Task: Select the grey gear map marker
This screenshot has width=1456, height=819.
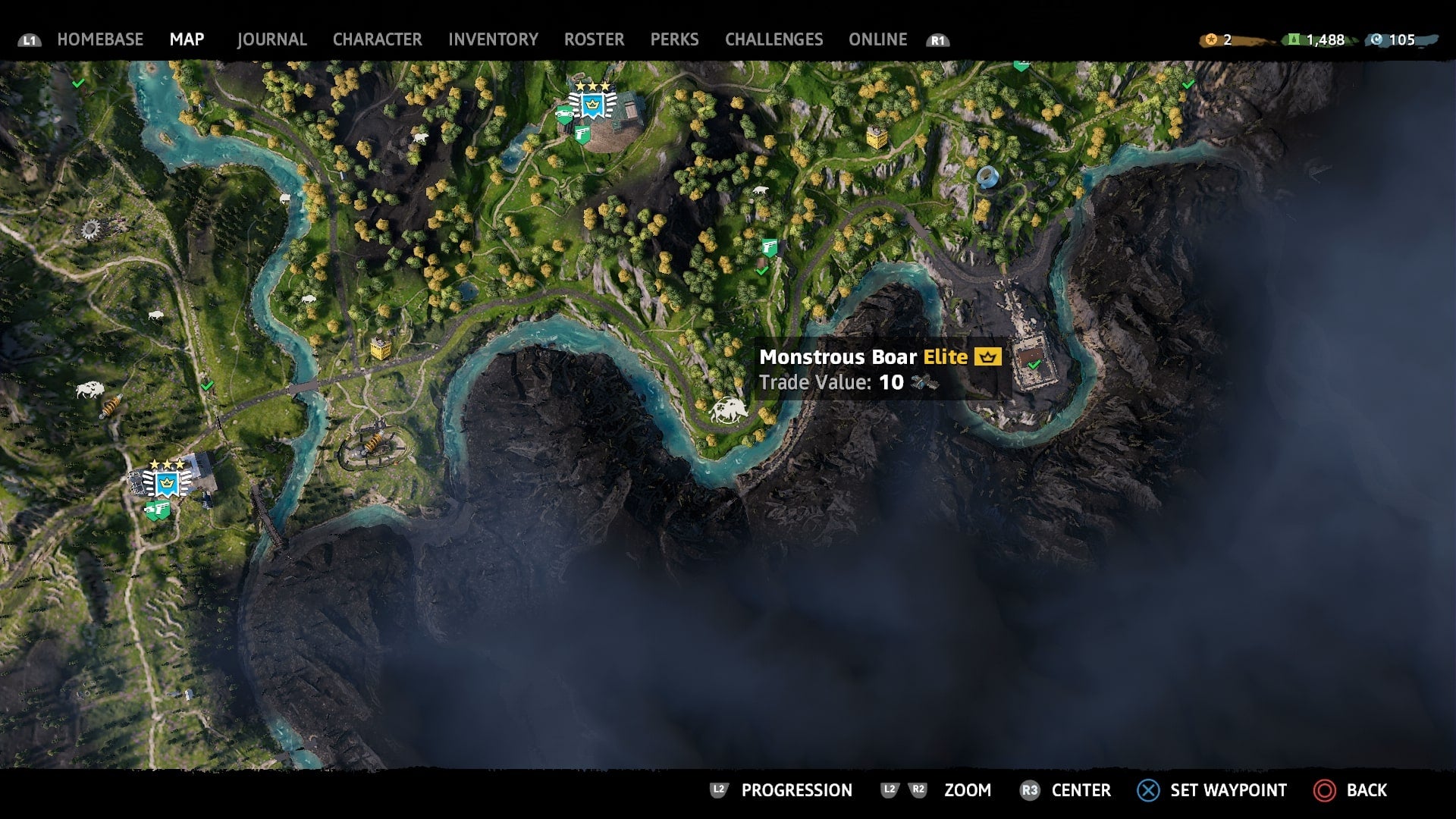Action: click(x=91, y=228)
